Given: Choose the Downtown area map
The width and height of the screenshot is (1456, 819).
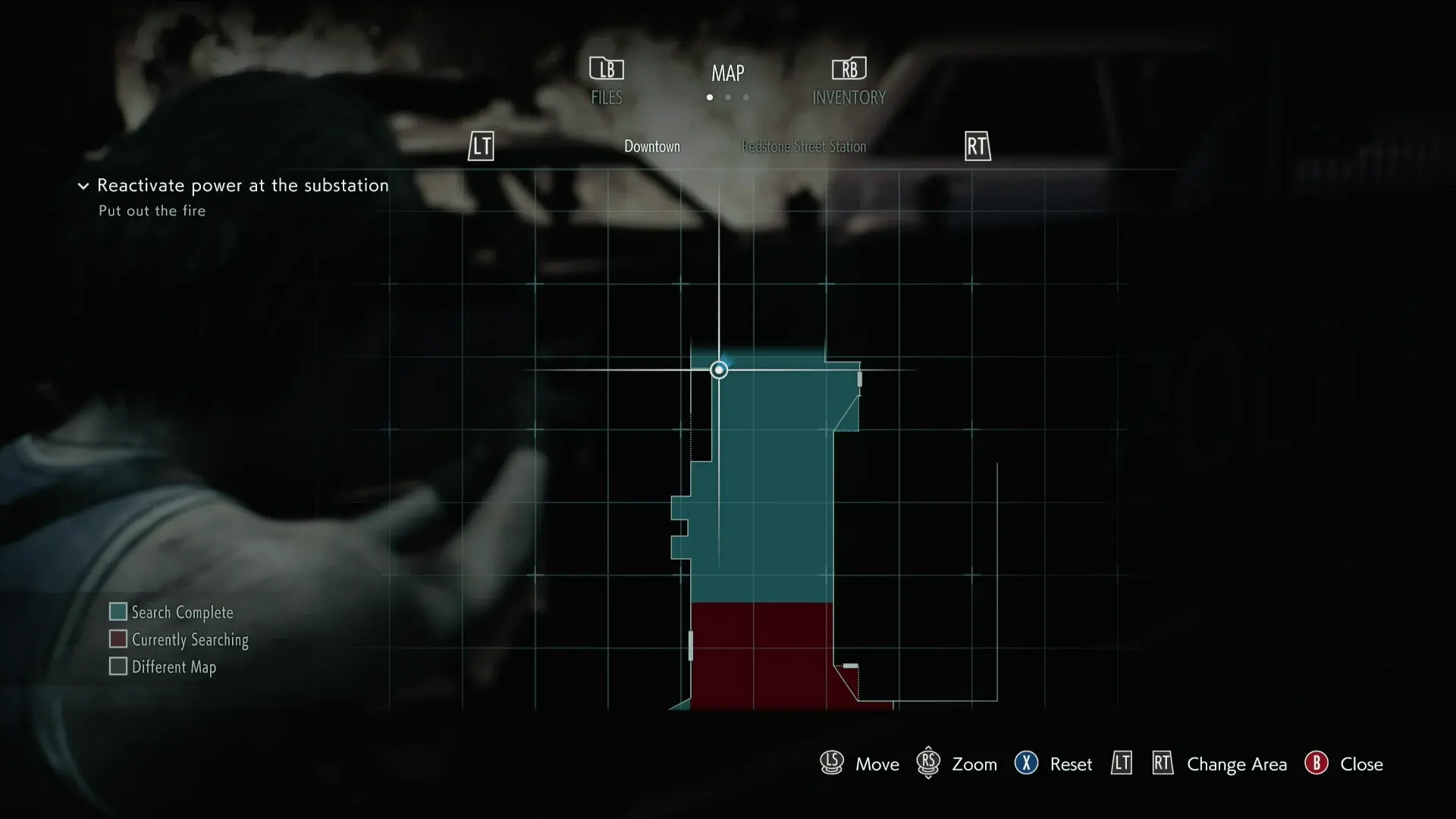Looking at the screenshot, I should [651, 146].
